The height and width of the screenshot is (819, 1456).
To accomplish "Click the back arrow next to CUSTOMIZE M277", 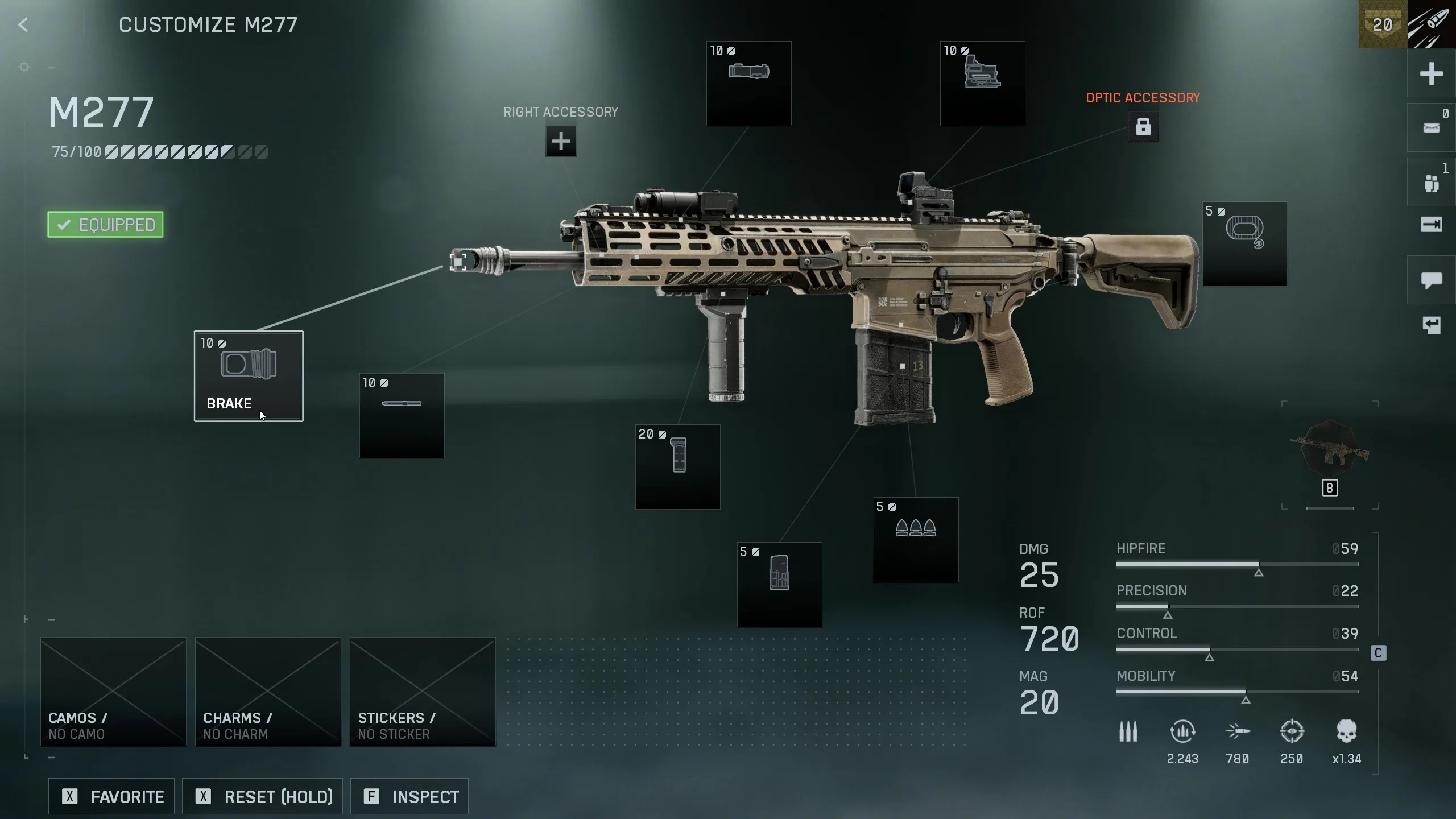I will click(x=23, y=24).
